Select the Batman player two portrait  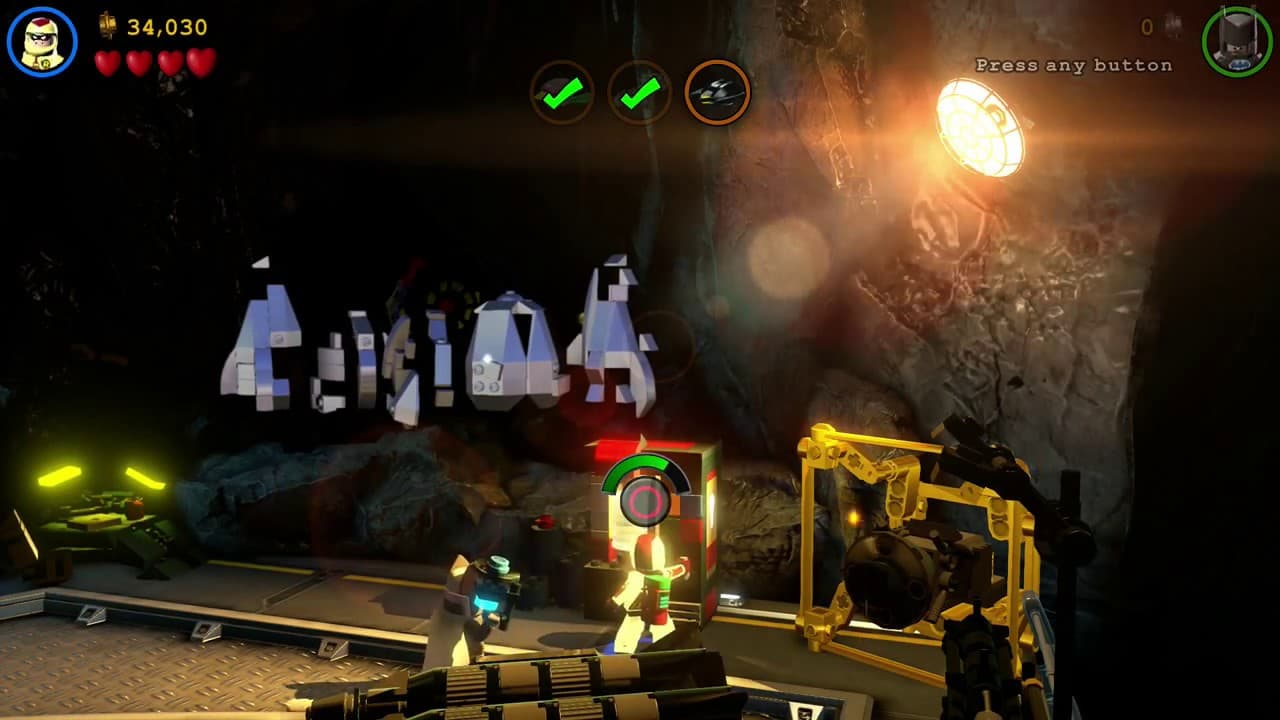pyautogui.click(x=1237, y=42)
